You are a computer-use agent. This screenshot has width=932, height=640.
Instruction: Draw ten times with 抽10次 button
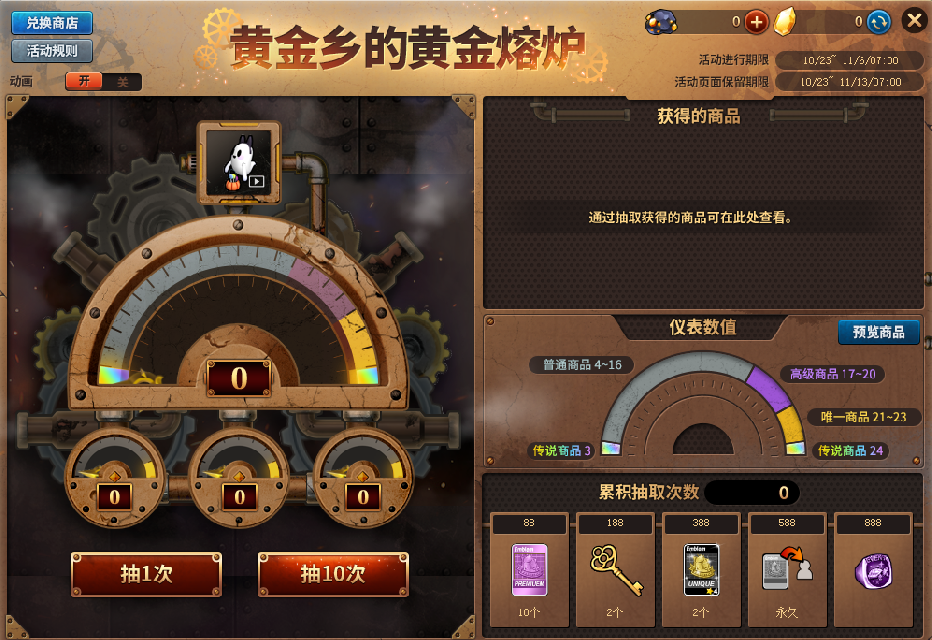pyautogui.click(x=332, y=574)
